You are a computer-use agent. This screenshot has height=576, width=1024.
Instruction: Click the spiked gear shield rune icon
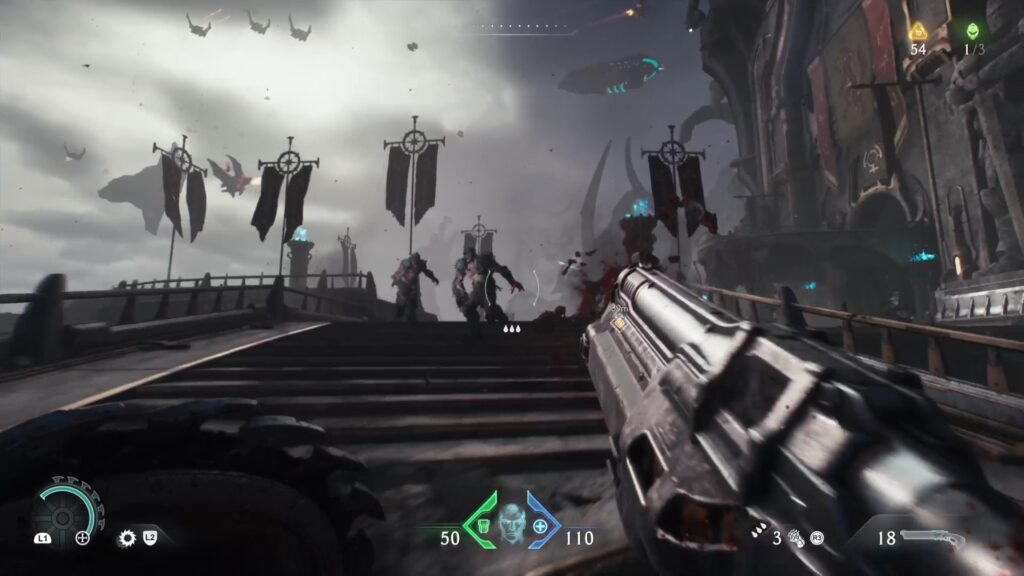pos(127,538)
